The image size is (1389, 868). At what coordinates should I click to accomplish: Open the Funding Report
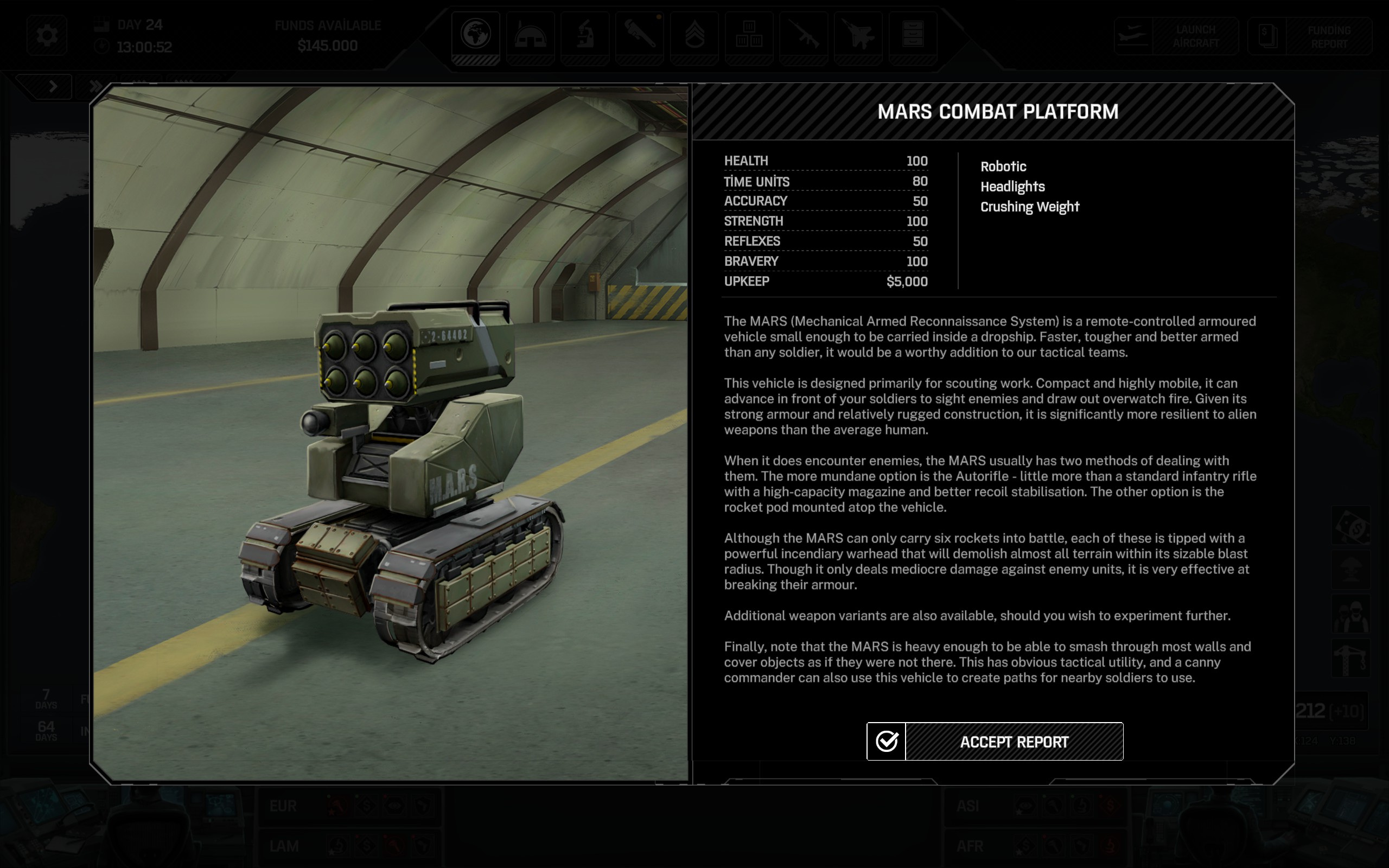(x=1310, y=36)
